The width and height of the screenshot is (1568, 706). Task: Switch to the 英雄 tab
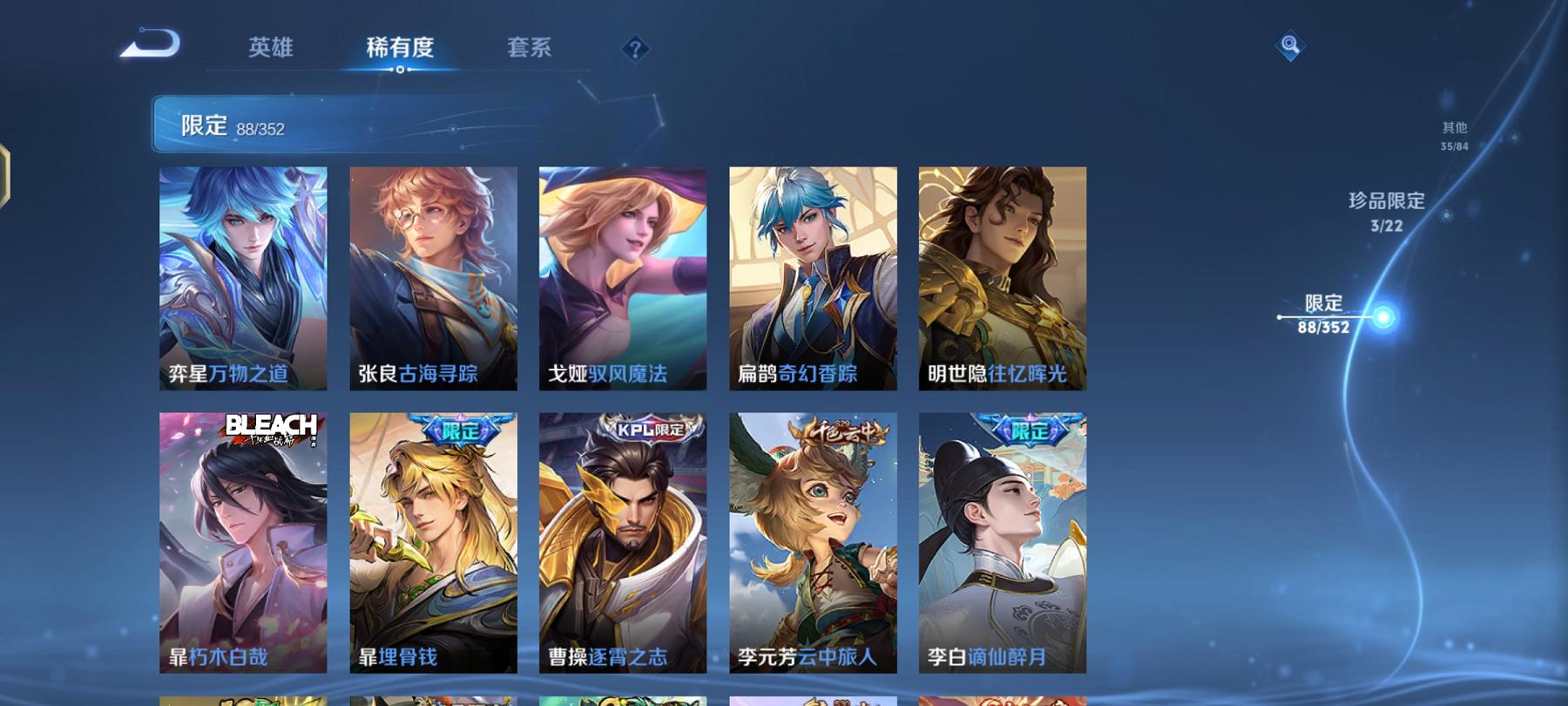pyautogui.click(x=271, y=50)
